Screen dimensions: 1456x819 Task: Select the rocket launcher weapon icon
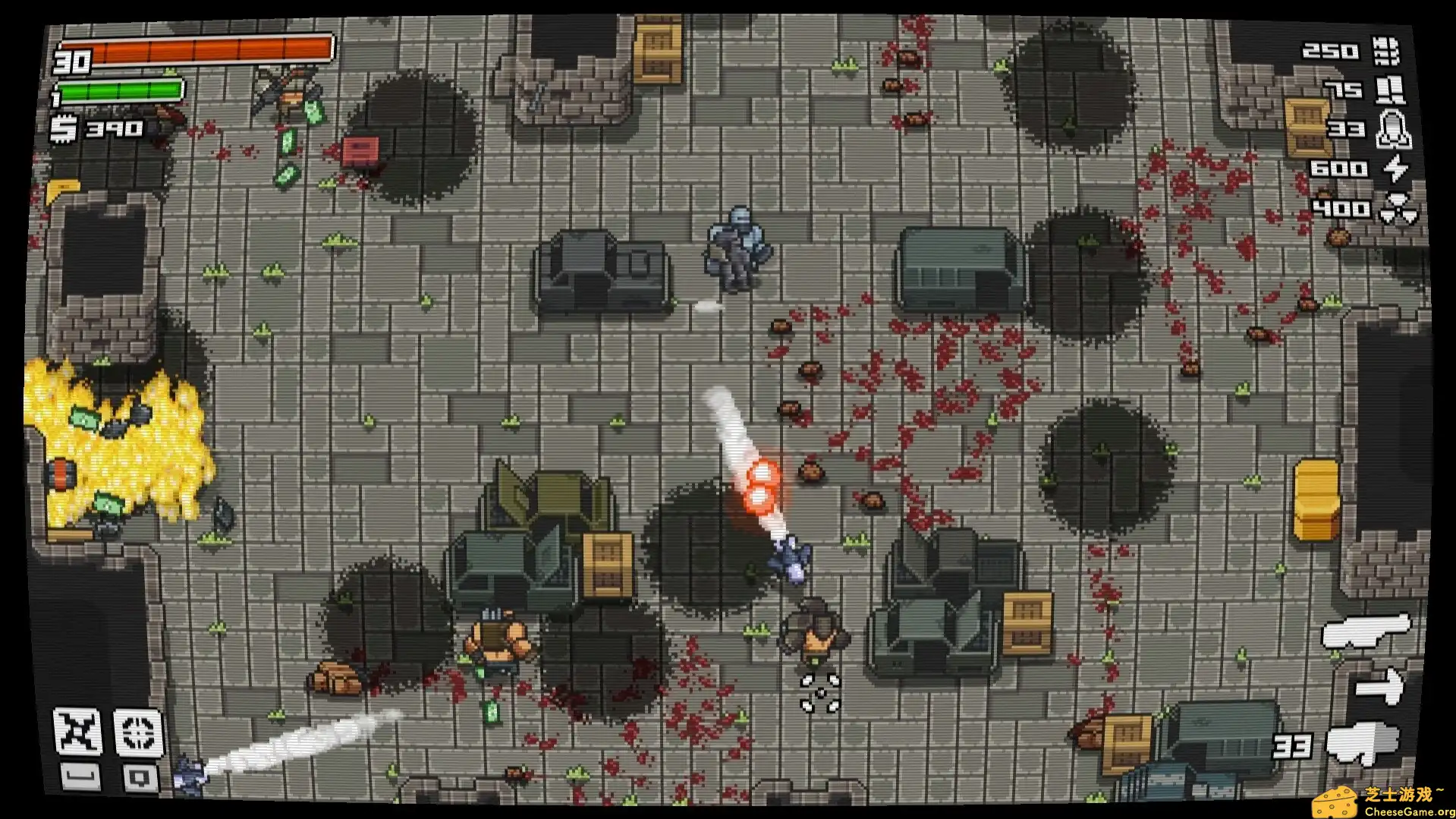1362,742
